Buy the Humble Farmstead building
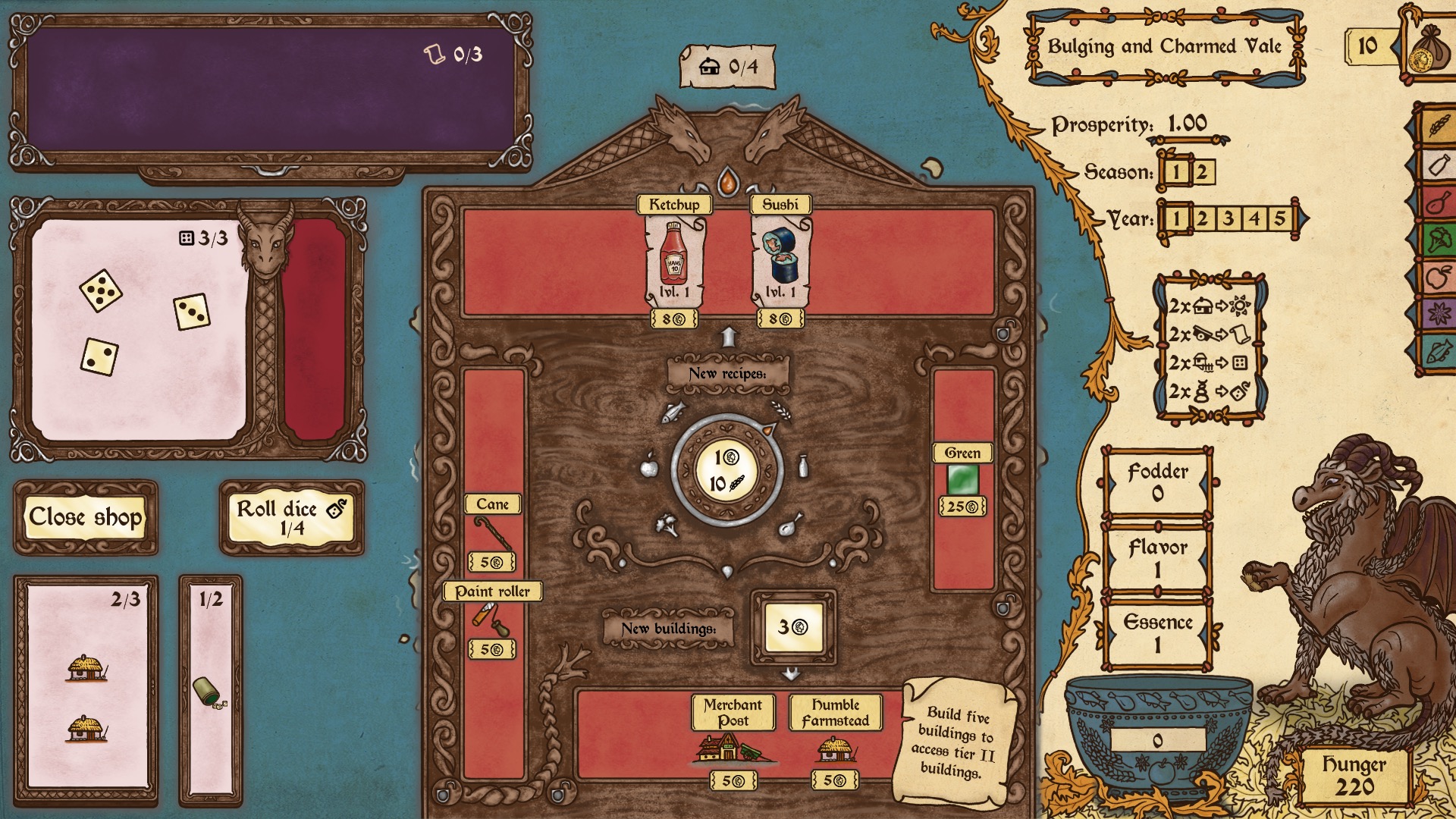 point(836,747)
